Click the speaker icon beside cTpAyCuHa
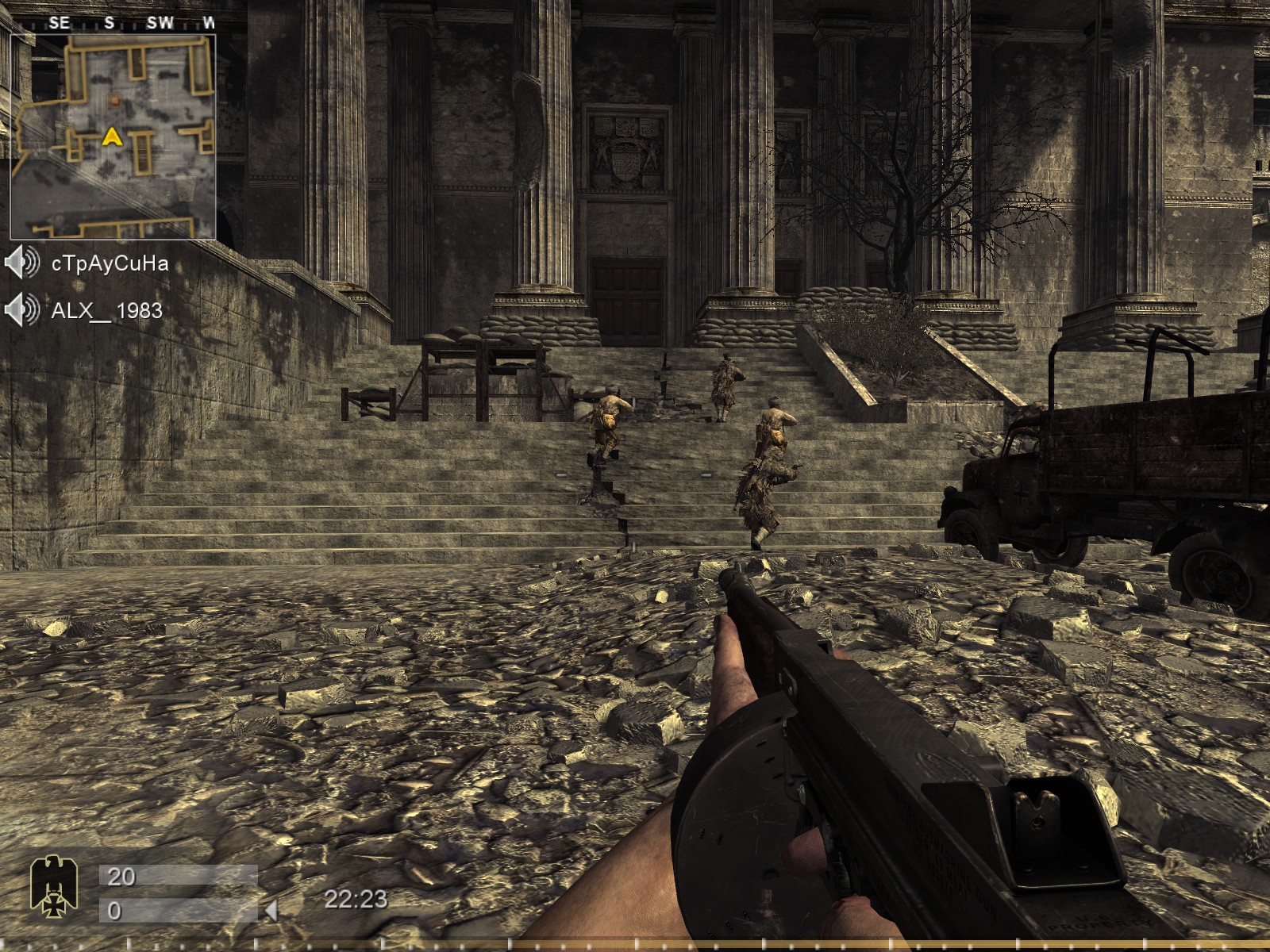Viewport: 1270px width, 952px height. pyautogui.click(x=21, y=263)
